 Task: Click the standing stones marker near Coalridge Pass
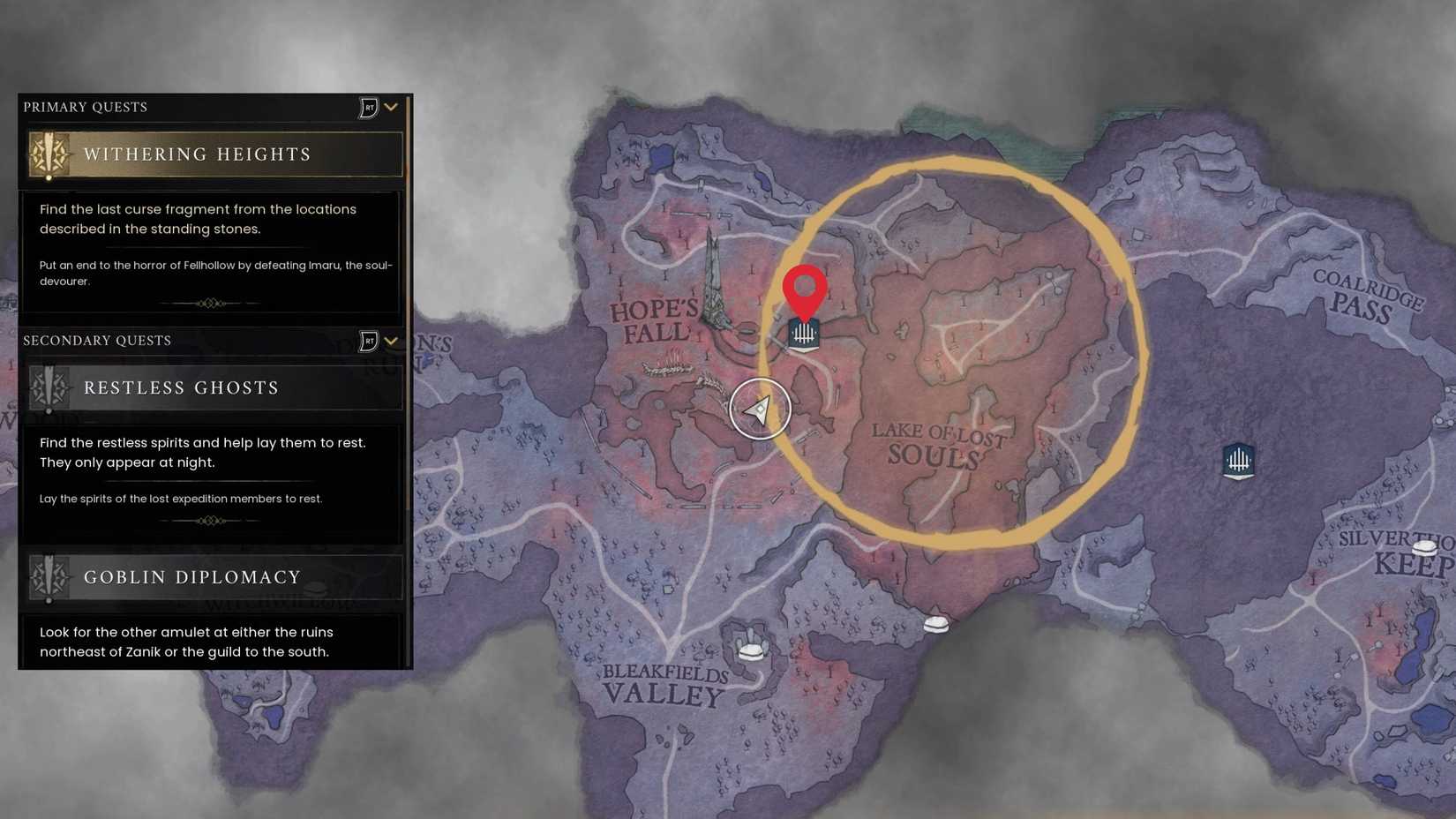[x=1239, y=460]
